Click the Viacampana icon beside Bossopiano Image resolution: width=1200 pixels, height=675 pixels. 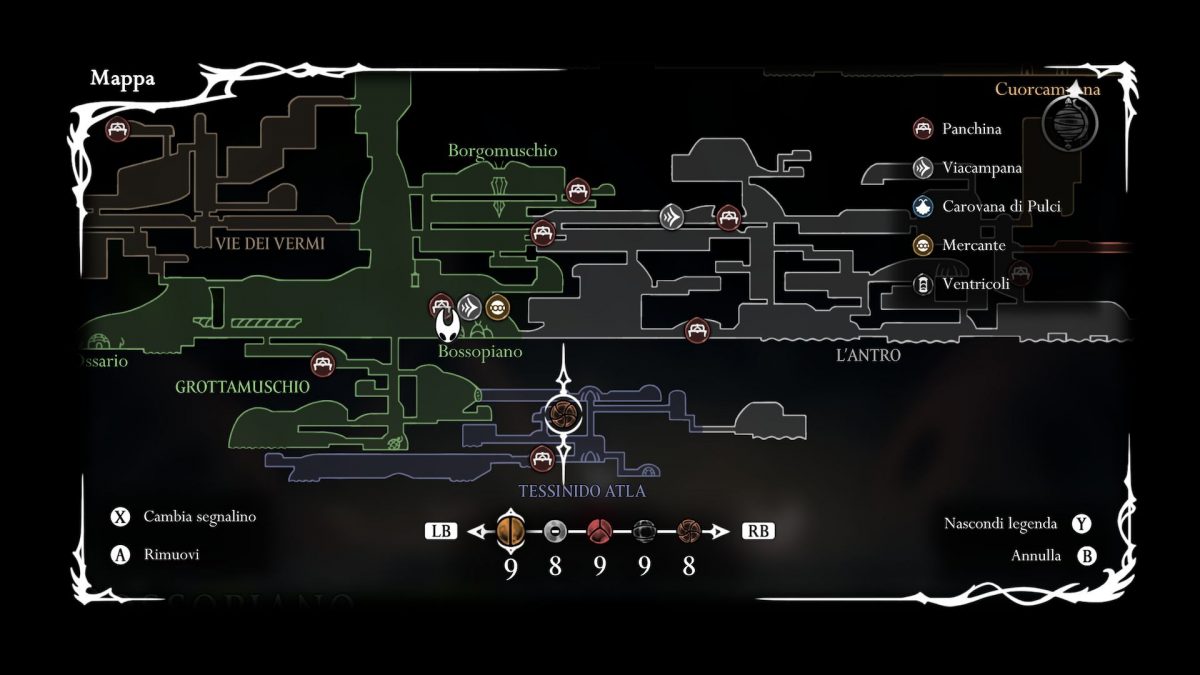(470, 306)
